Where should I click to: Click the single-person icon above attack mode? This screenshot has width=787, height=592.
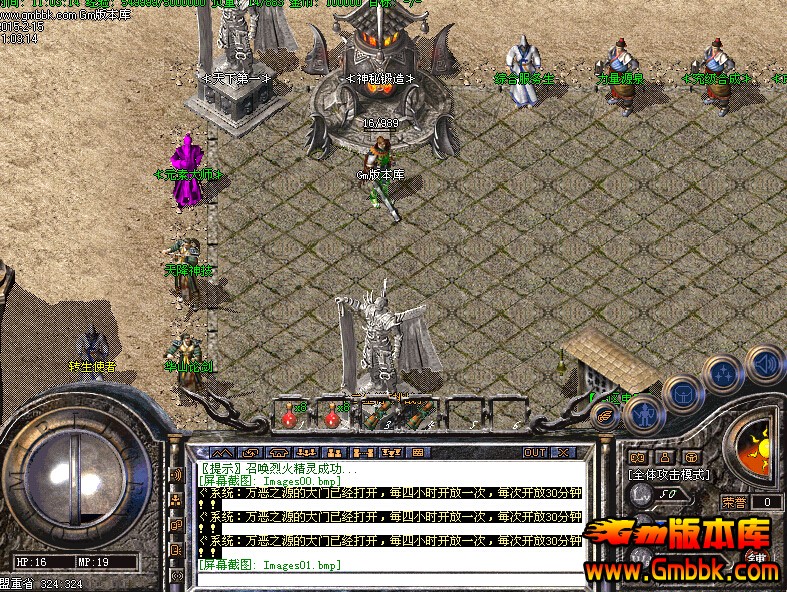(663, 458)
